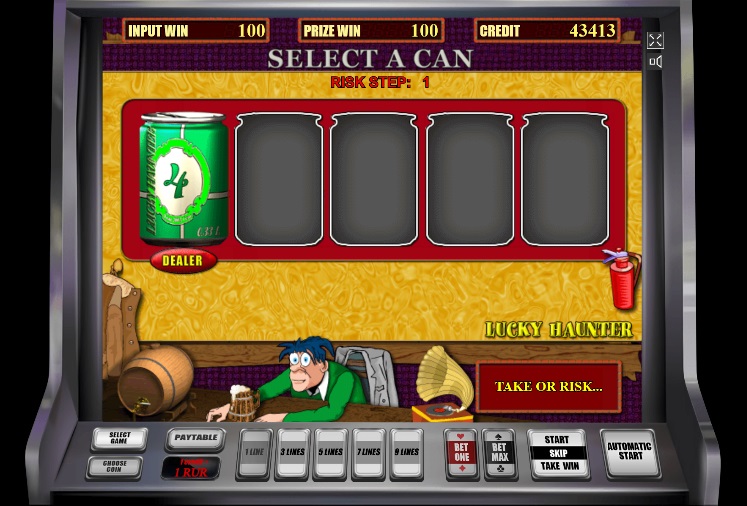This screenshot has width=747, height=506.
Task: Mute sound with the speaker icon
Action: click(655, 62)
